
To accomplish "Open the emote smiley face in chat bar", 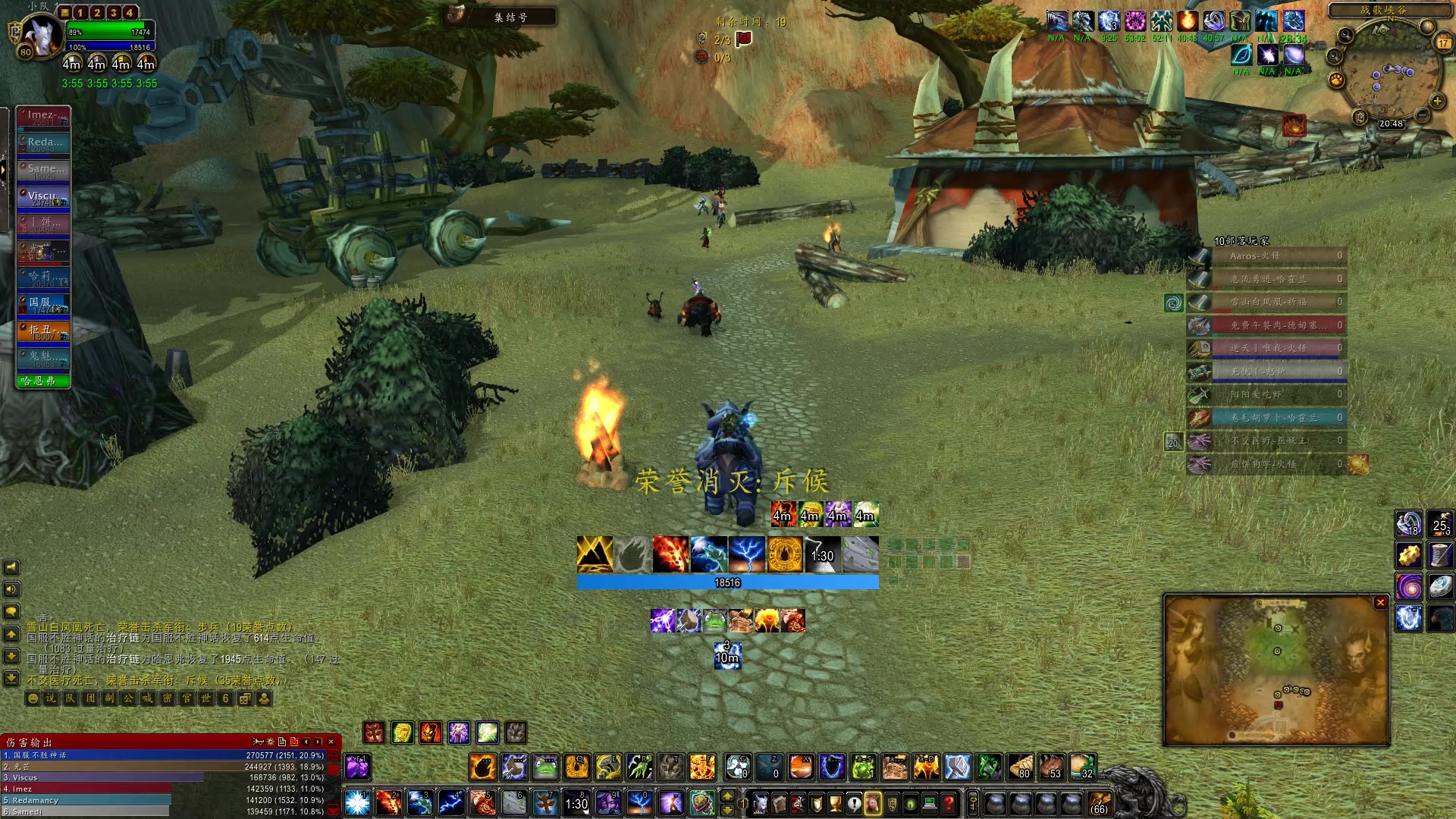I will (33, 698).
